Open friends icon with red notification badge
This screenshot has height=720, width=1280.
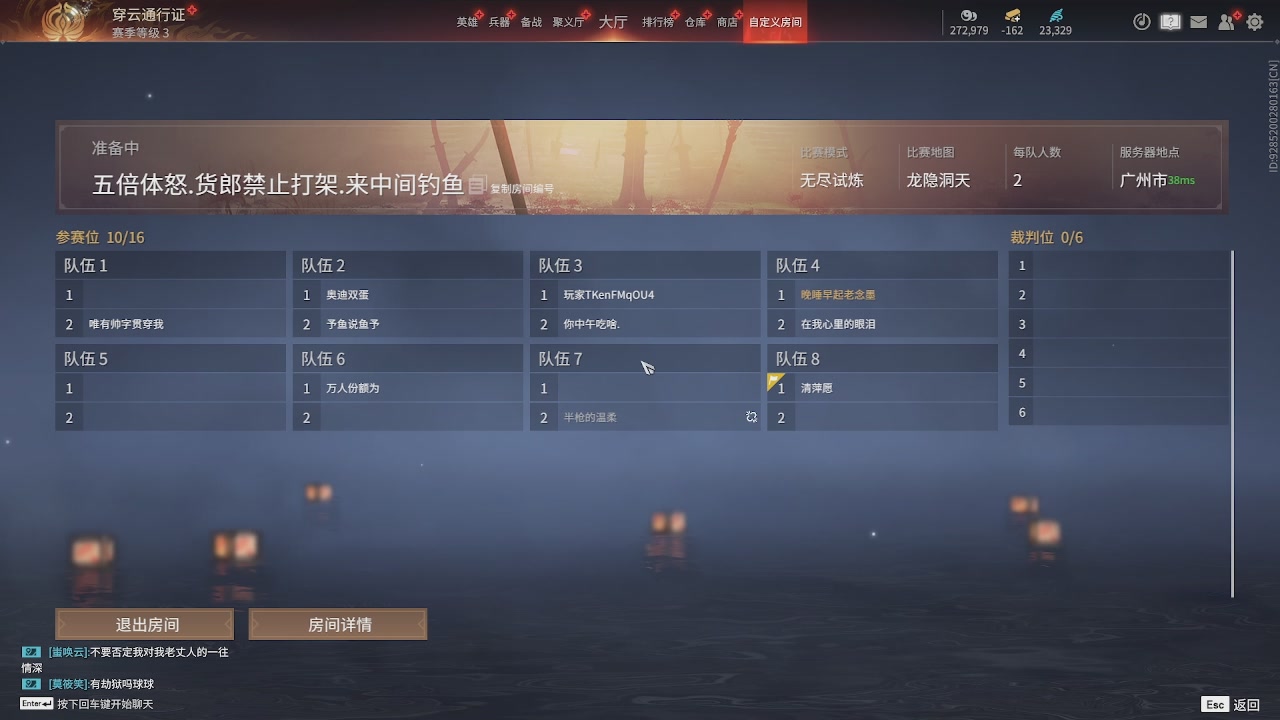1226,22
